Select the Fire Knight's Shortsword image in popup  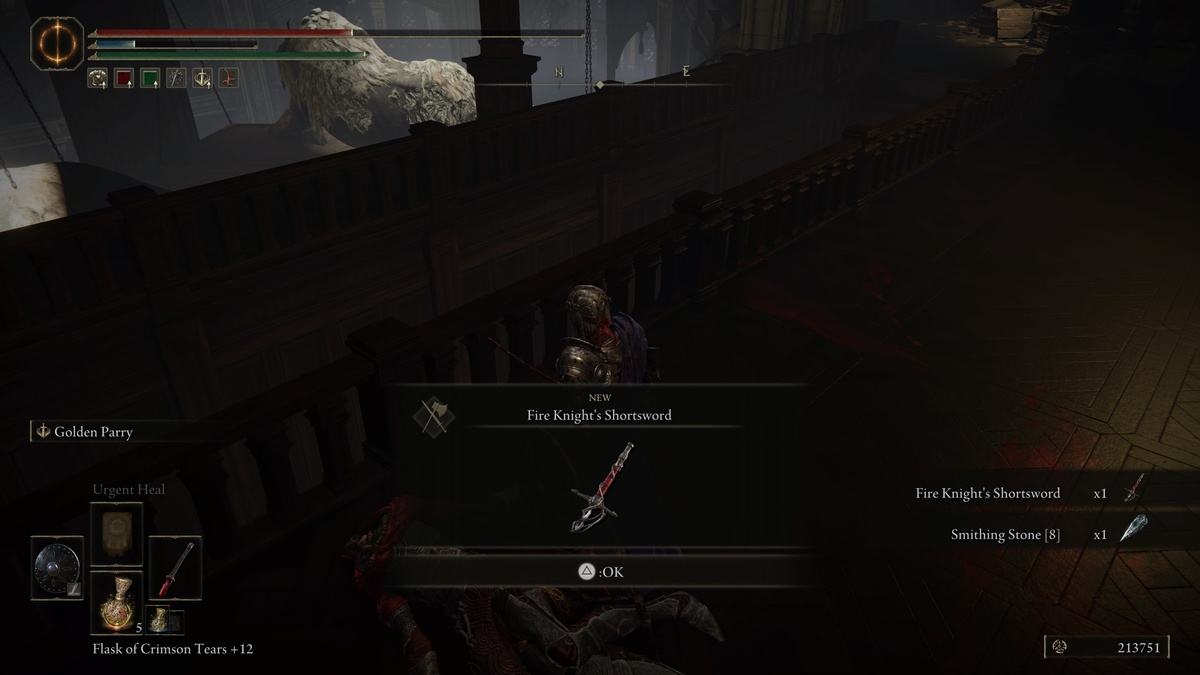click(601, 487)
